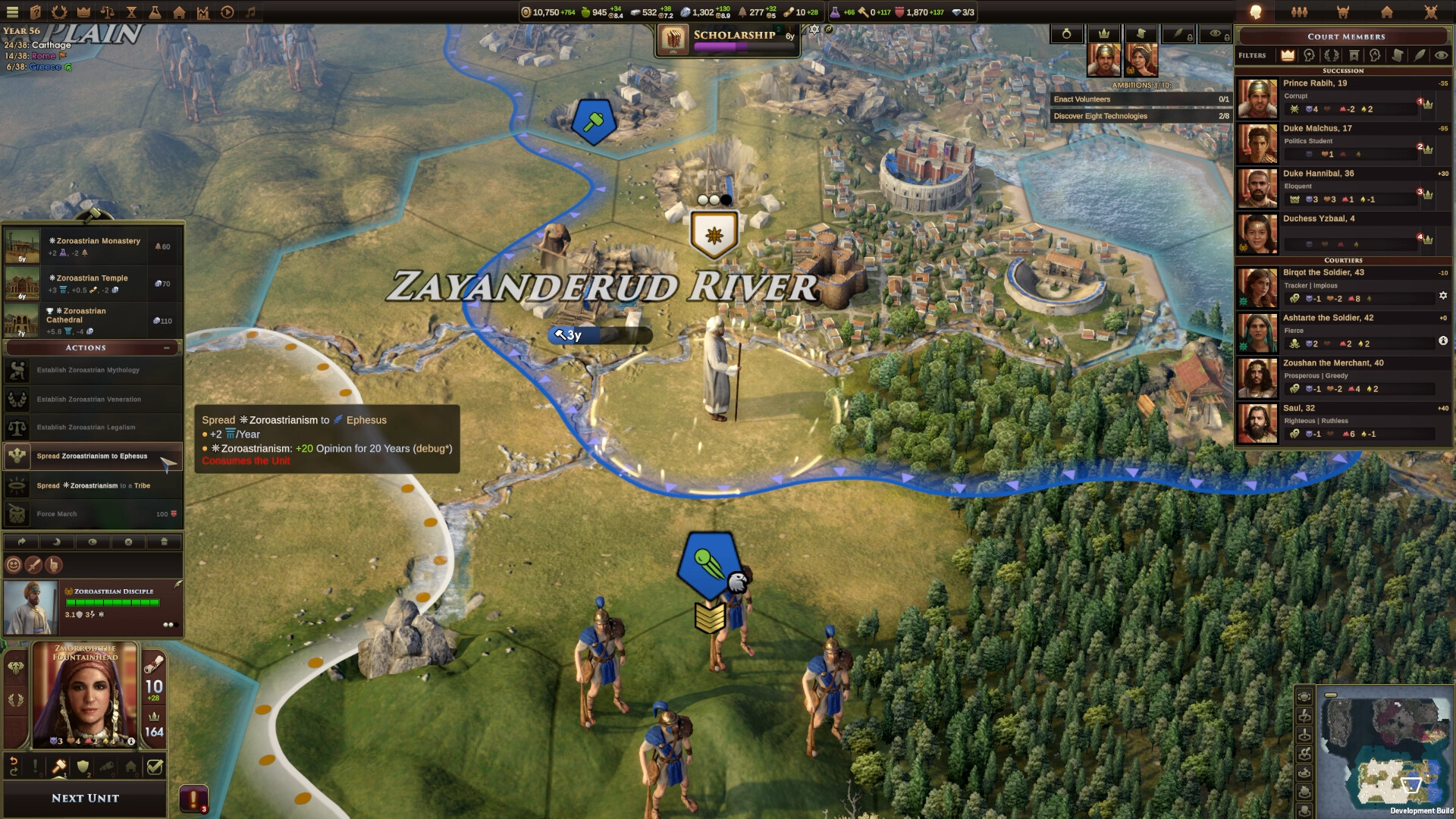Open the statistics chart icon
Screen dimensions: 1456x819
(203, 12)
